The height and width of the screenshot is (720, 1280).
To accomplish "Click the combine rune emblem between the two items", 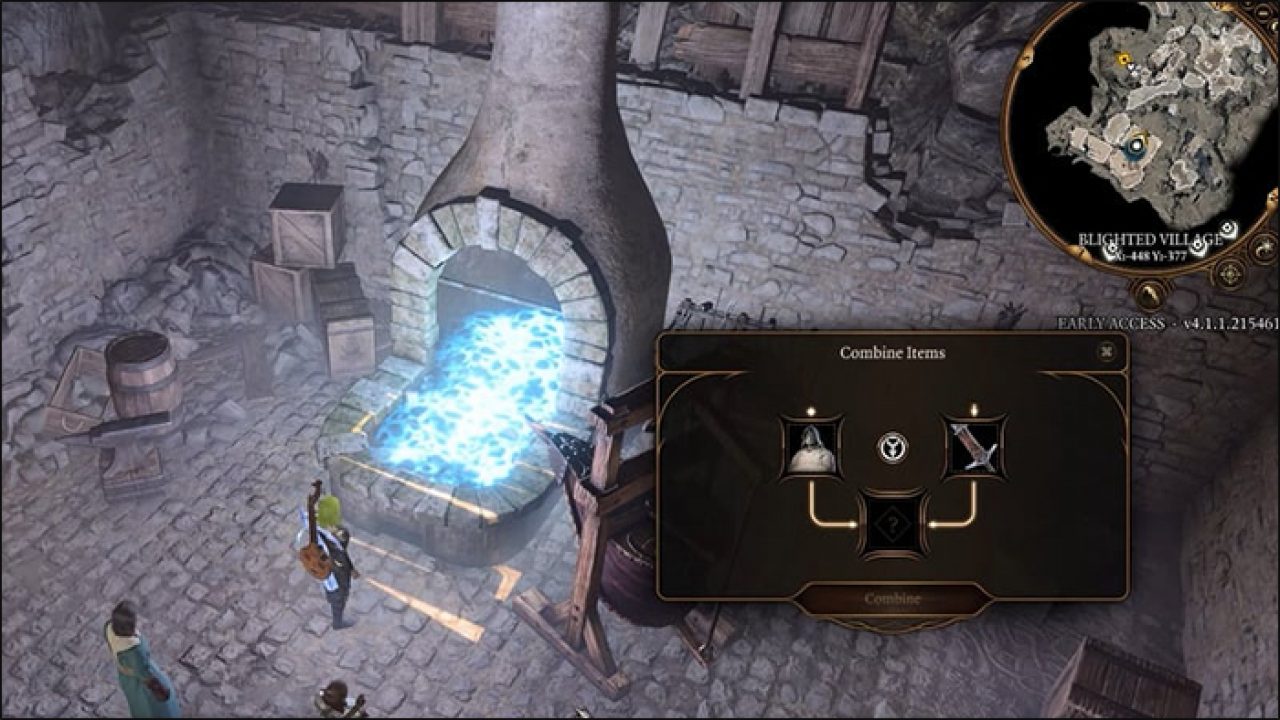I will pyautogui.click(x=891, y=445).
